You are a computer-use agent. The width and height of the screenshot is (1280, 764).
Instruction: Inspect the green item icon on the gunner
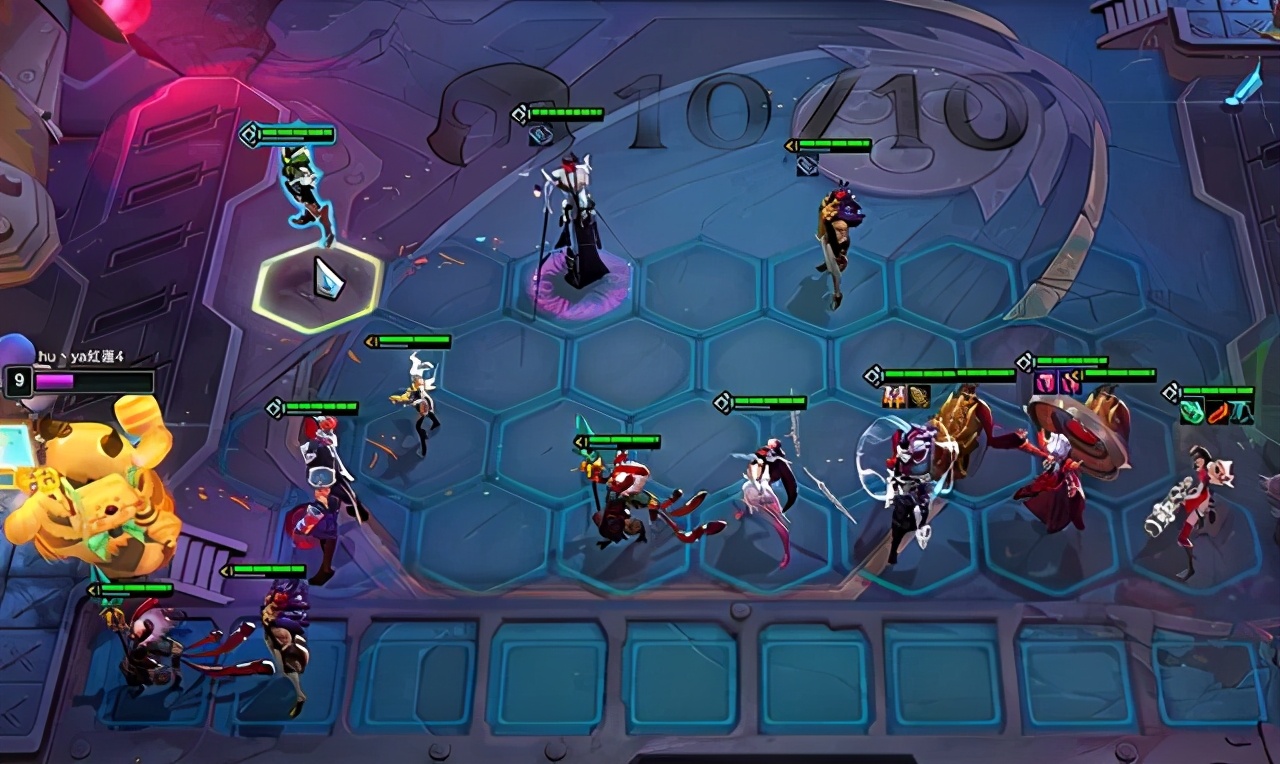1193,411
